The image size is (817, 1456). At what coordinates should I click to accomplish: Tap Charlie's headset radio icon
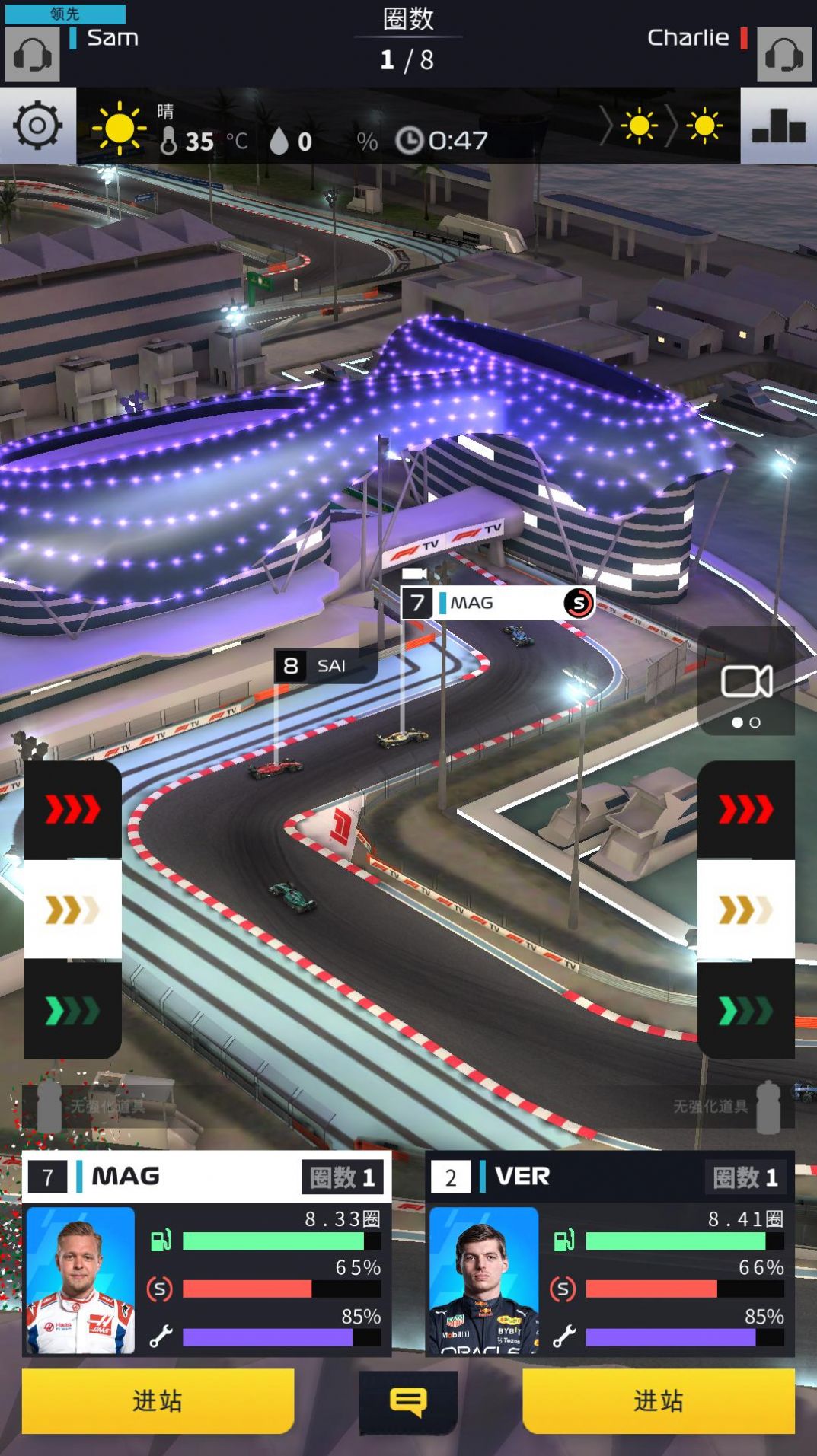783,55
